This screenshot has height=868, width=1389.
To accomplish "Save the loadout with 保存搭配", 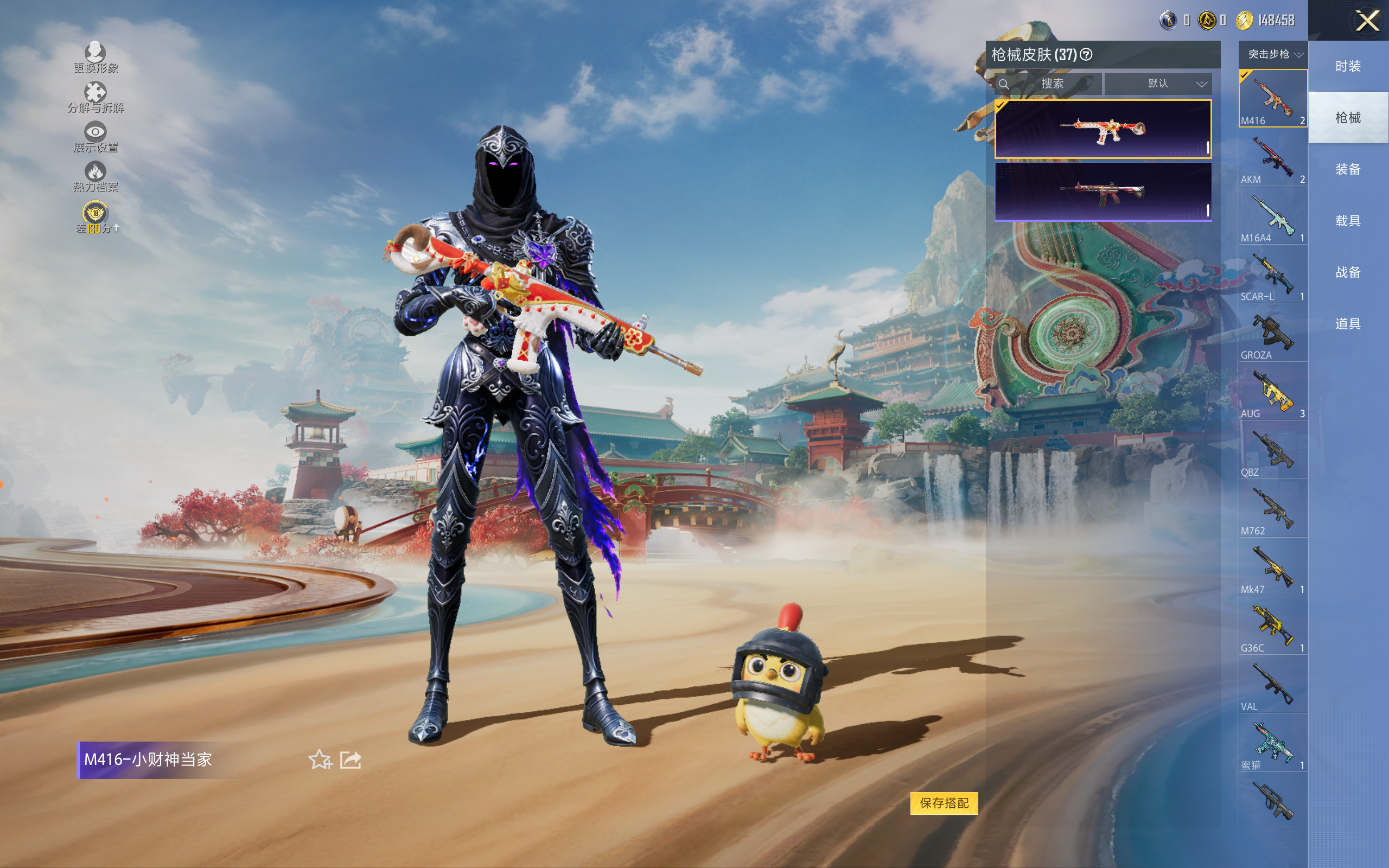I will click(x=944, y=802).
